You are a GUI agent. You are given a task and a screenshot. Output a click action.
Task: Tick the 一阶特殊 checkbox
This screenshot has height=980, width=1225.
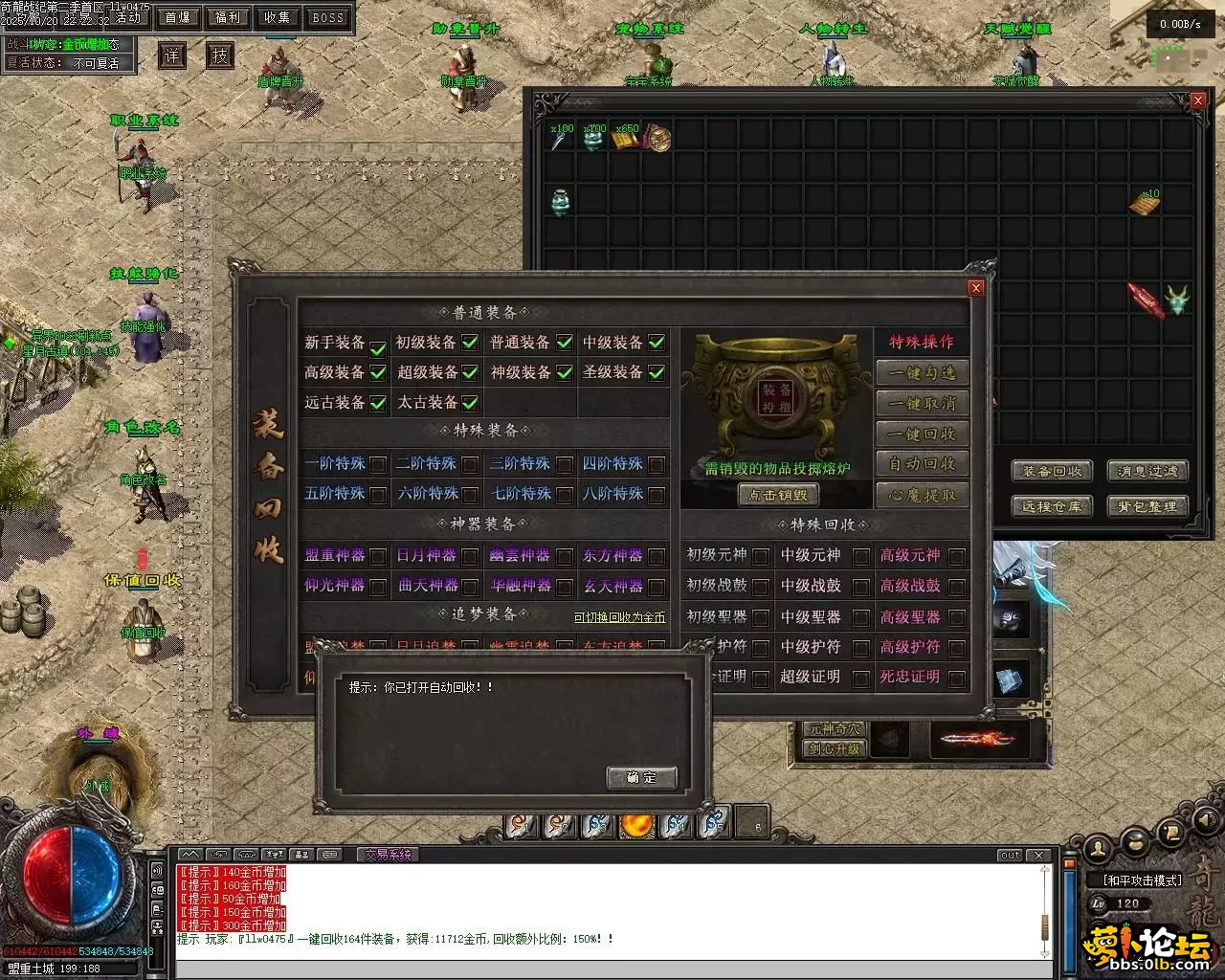[x=378, y=465]
